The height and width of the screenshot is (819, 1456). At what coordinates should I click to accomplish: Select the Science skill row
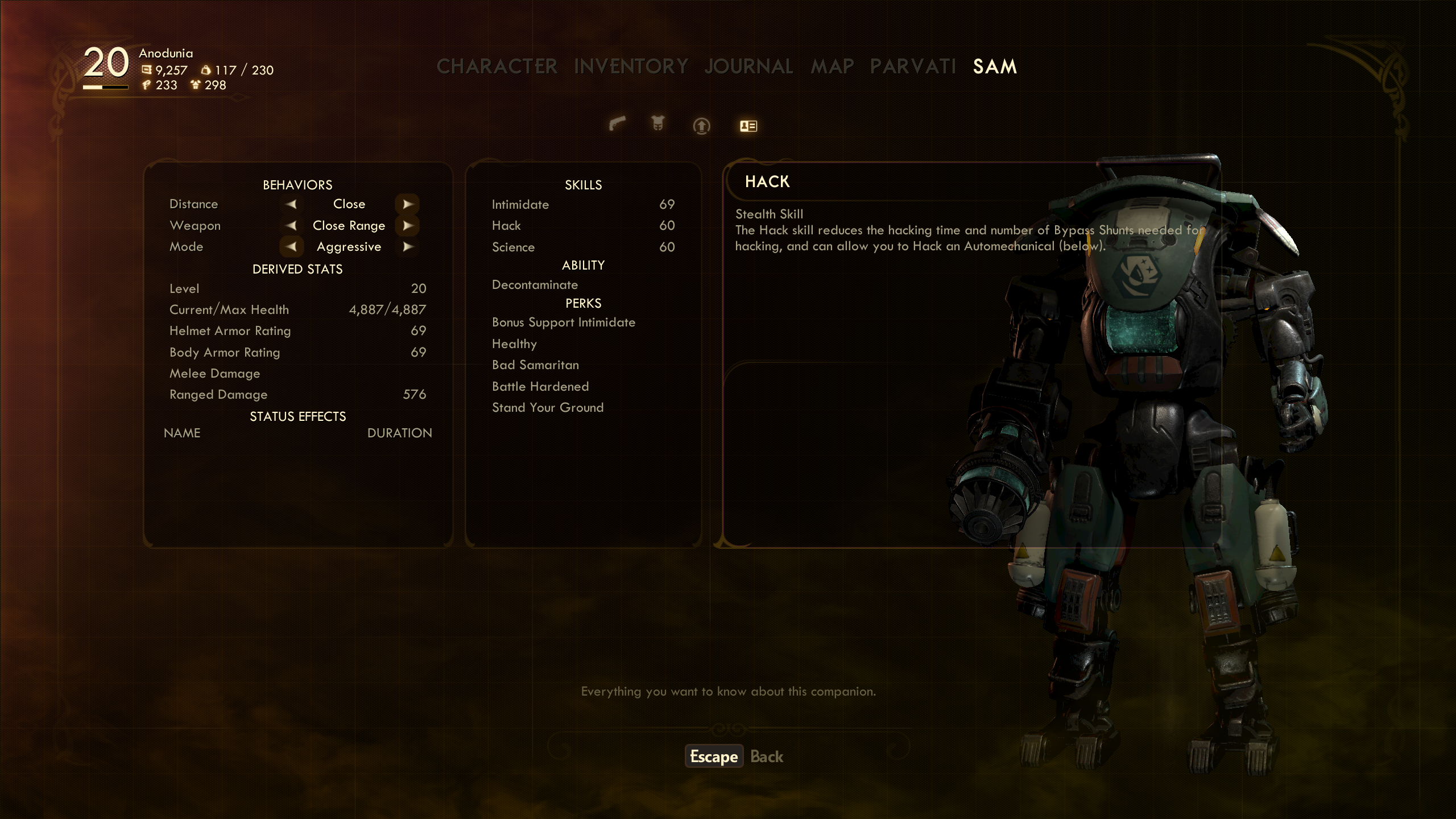582,247
